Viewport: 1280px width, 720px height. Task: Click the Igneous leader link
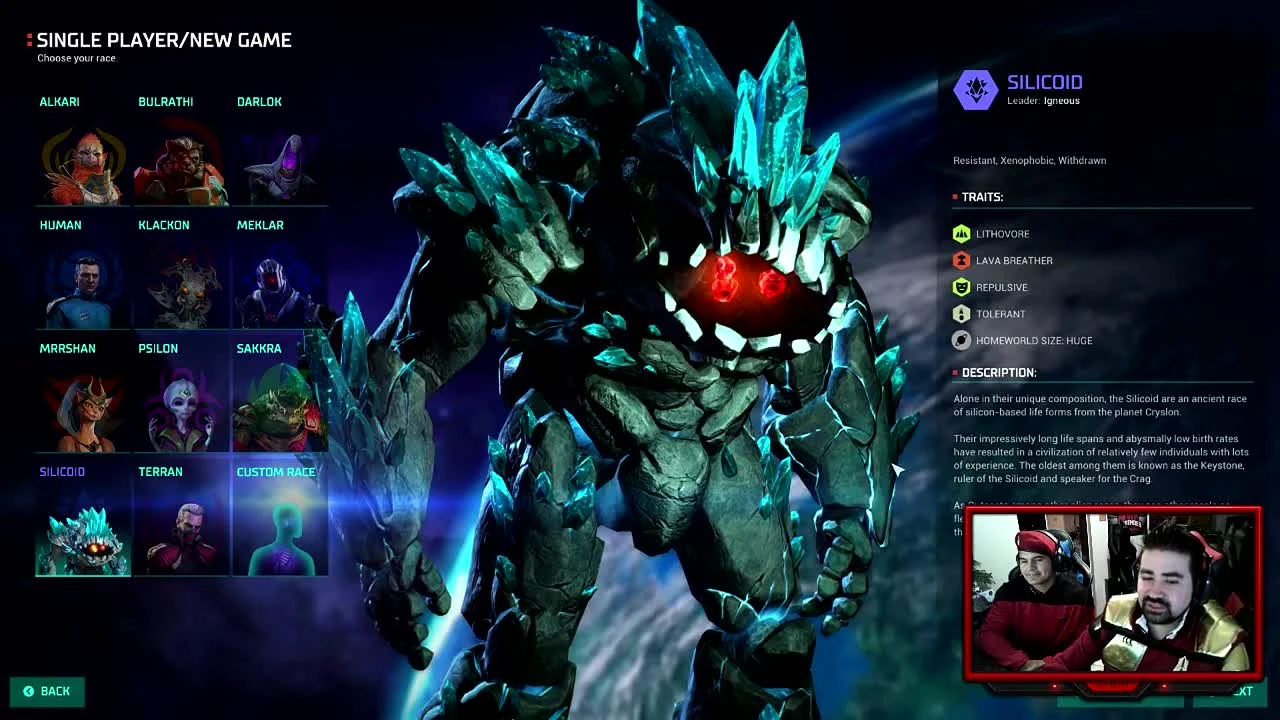1061,100
